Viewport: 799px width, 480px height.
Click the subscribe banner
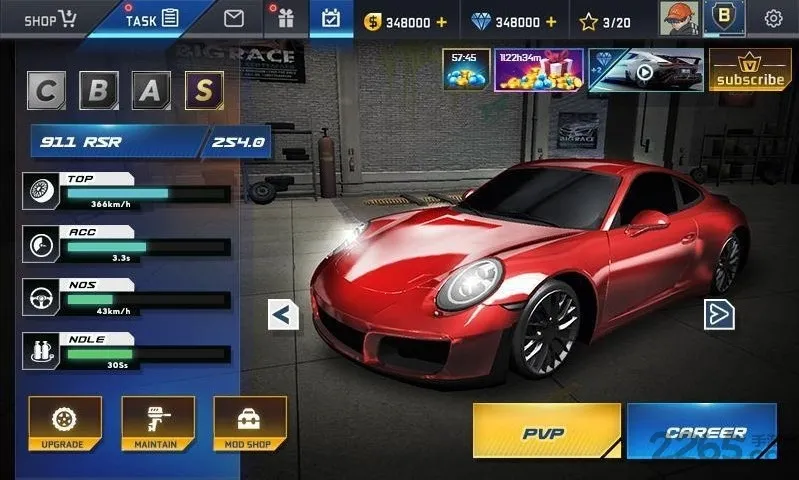[x=750, y=70]
